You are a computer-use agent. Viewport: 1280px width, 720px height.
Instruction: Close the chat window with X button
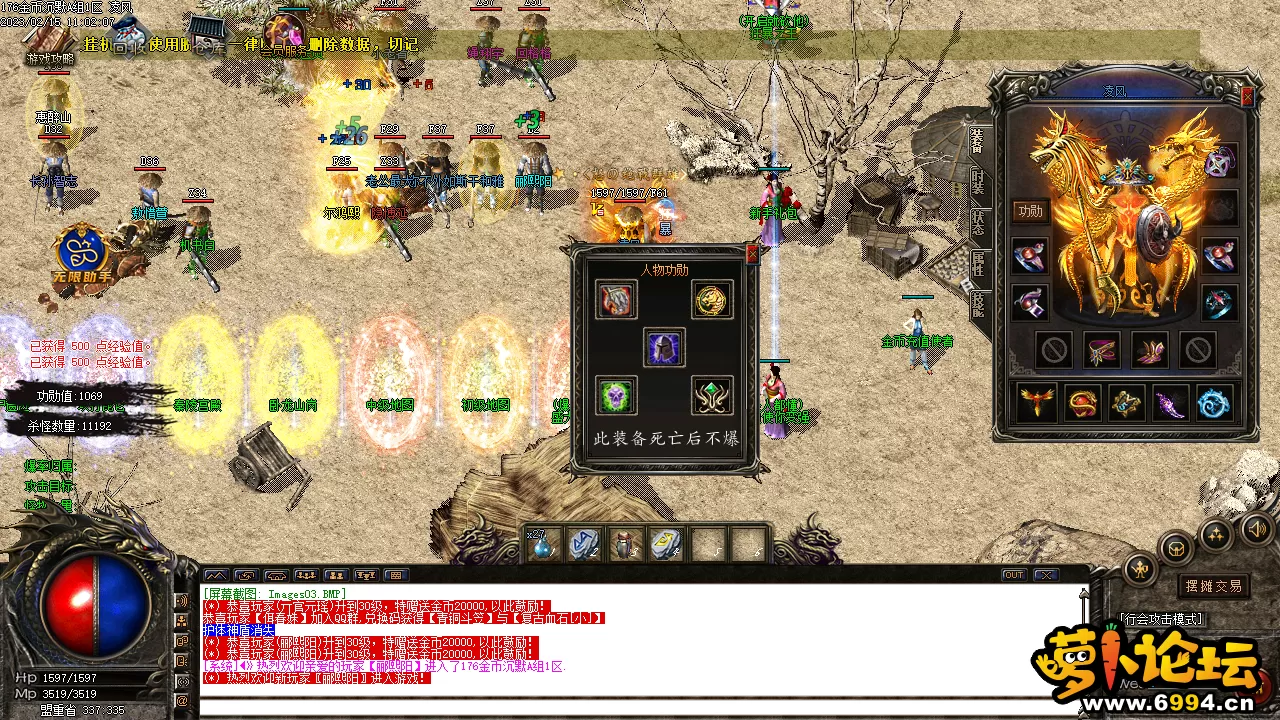(x=1045, y=575)
